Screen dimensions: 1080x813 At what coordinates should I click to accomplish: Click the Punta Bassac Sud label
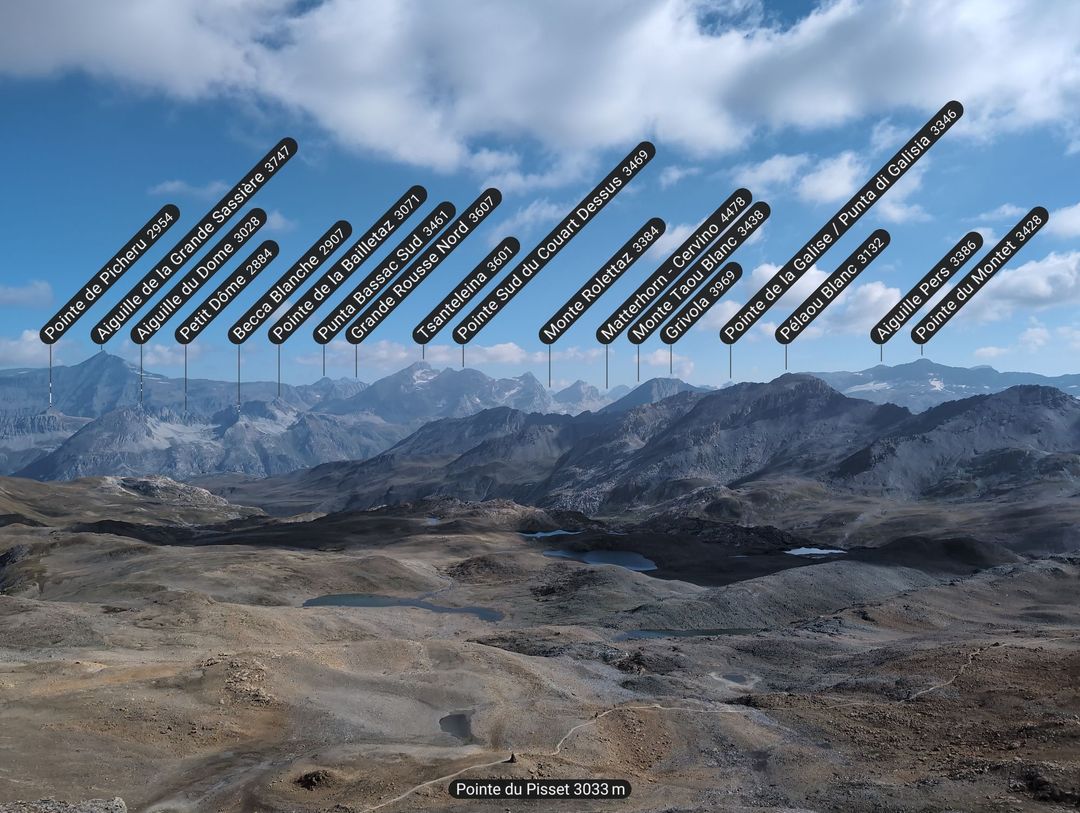click(384, 273)
